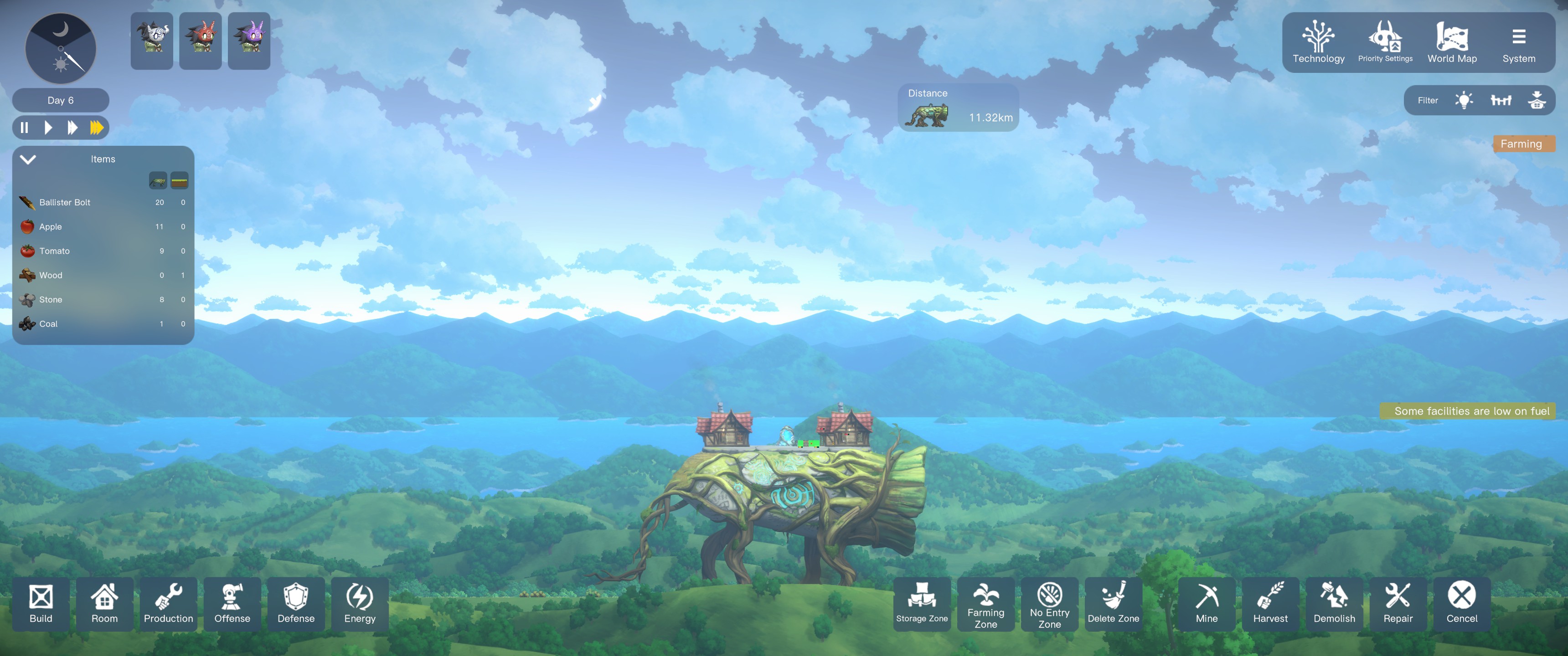Select the white-haired character portrait
This screenshot has height=656, width=1568.
pyautogui.click(x=152, y=41)
